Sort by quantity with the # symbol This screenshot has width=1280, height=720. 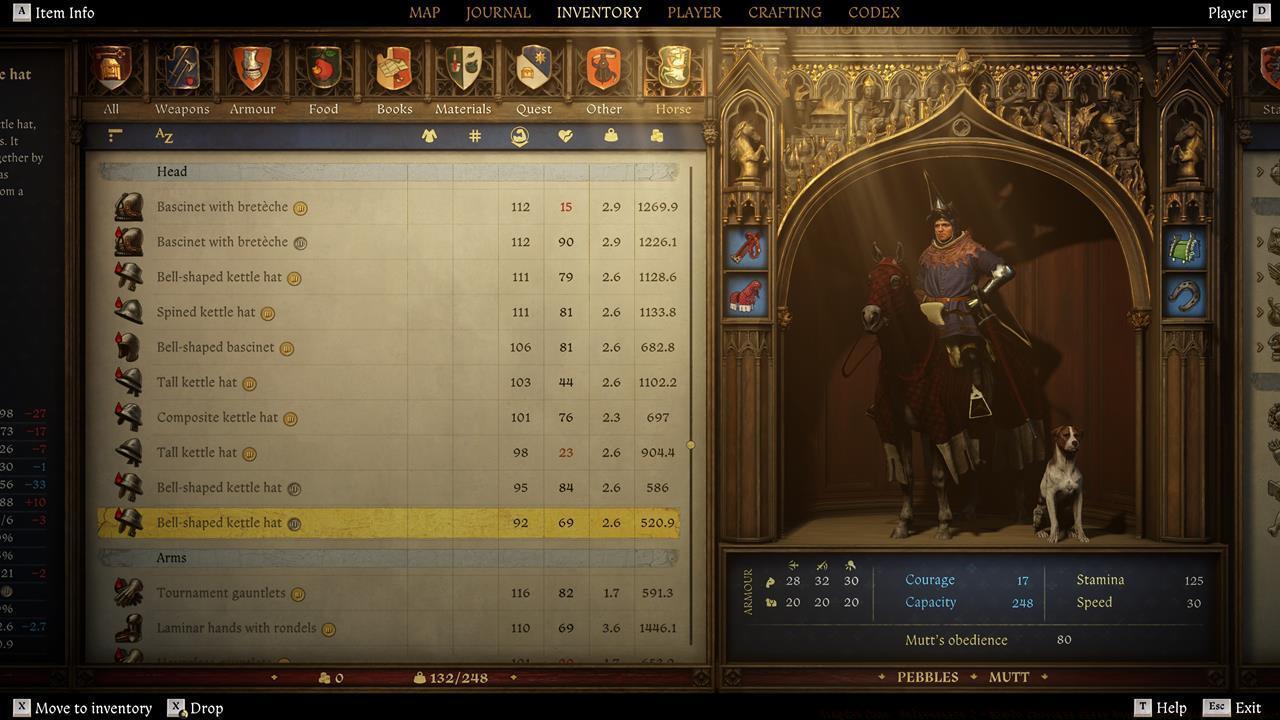(x=474, y=135)
